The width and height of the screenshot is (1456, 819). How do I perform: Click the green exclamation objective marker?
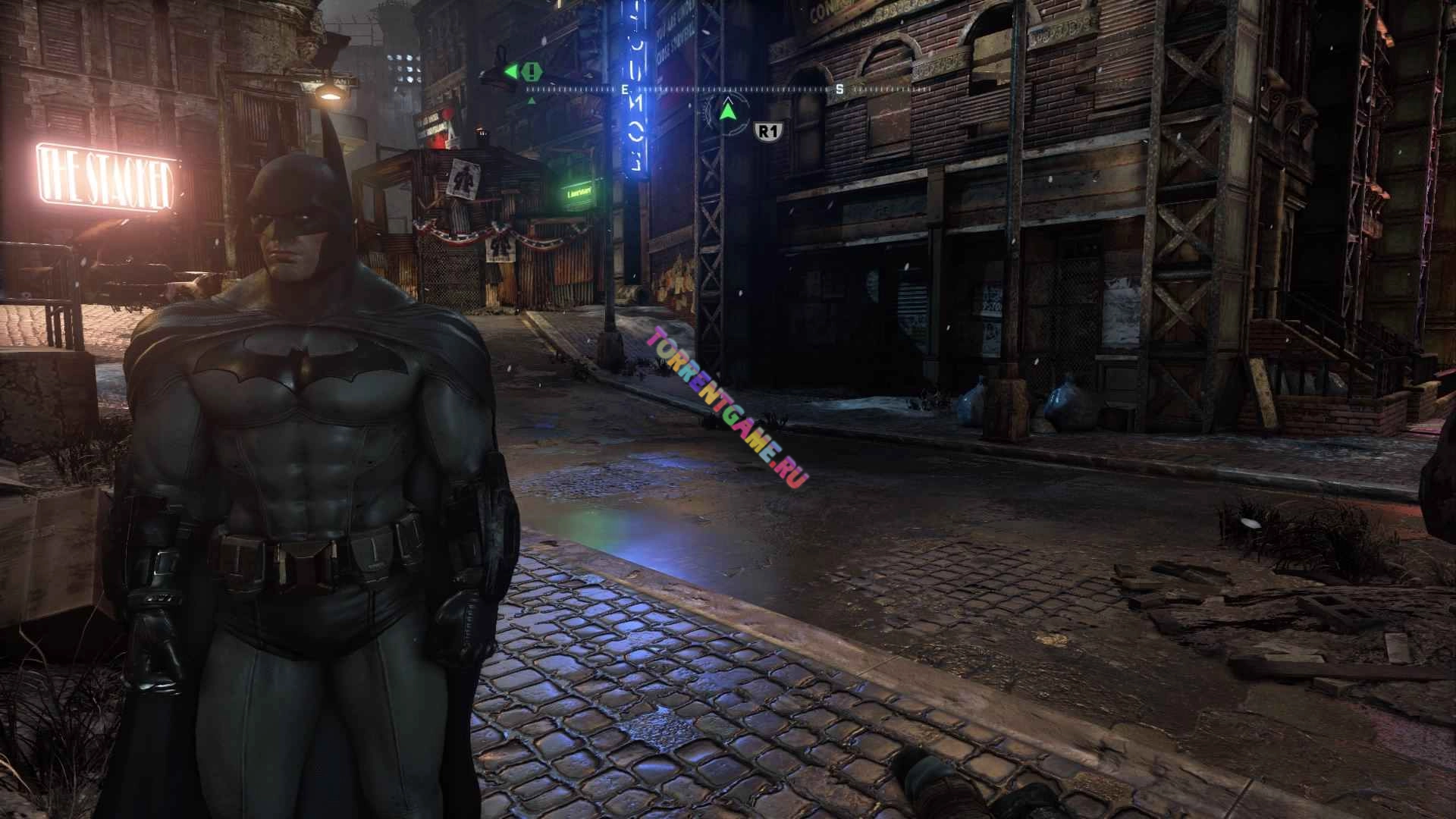pos(532,72)
